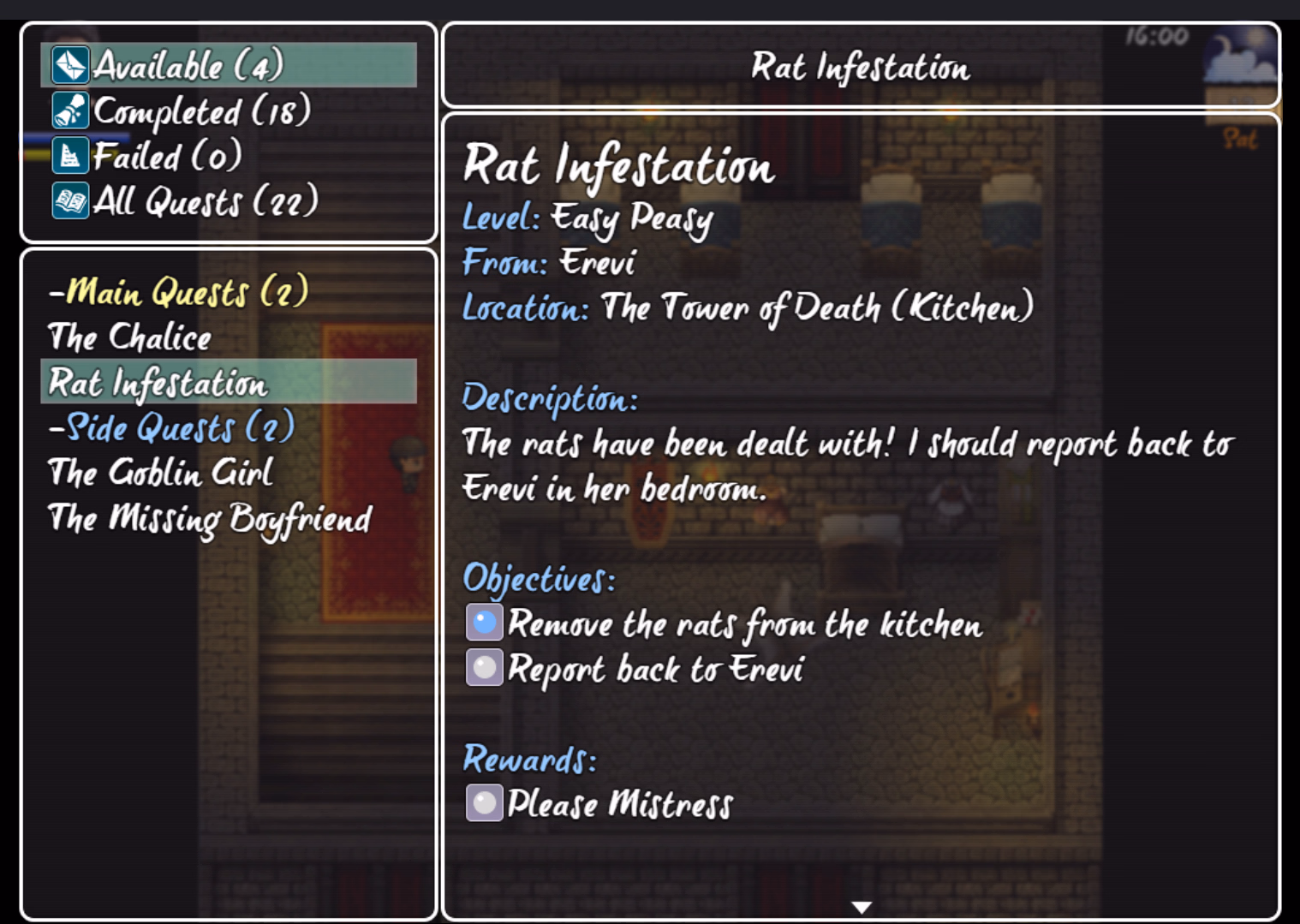The width and height of the screenshot is (1300, 924).
Task: Open The Goblin Girl side quest
Action: tap(161, 473)
